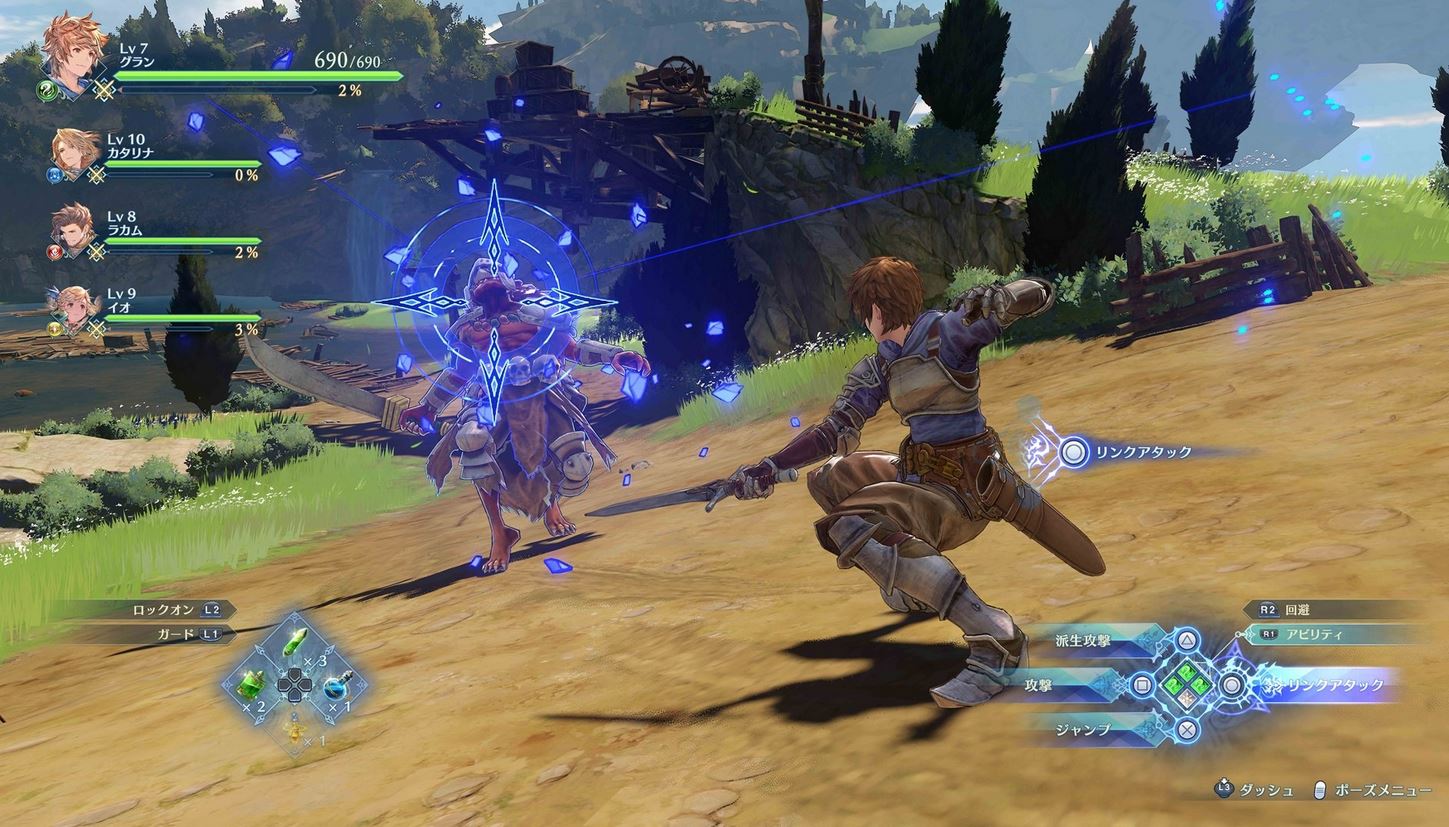The height and width of the screenshot is (827, 1449).
Task: Select Gran's party portrait
Action: pos(72,52)
